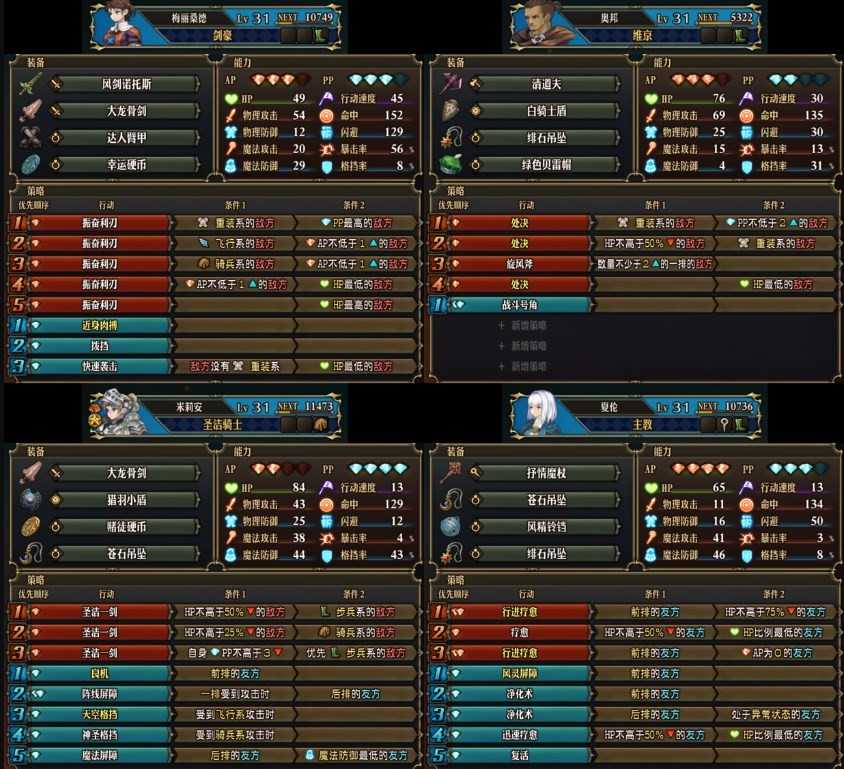844x769 pixels.
Task: Select the 抒情魔杖 staff slot
Action: [x=547, y=472]
